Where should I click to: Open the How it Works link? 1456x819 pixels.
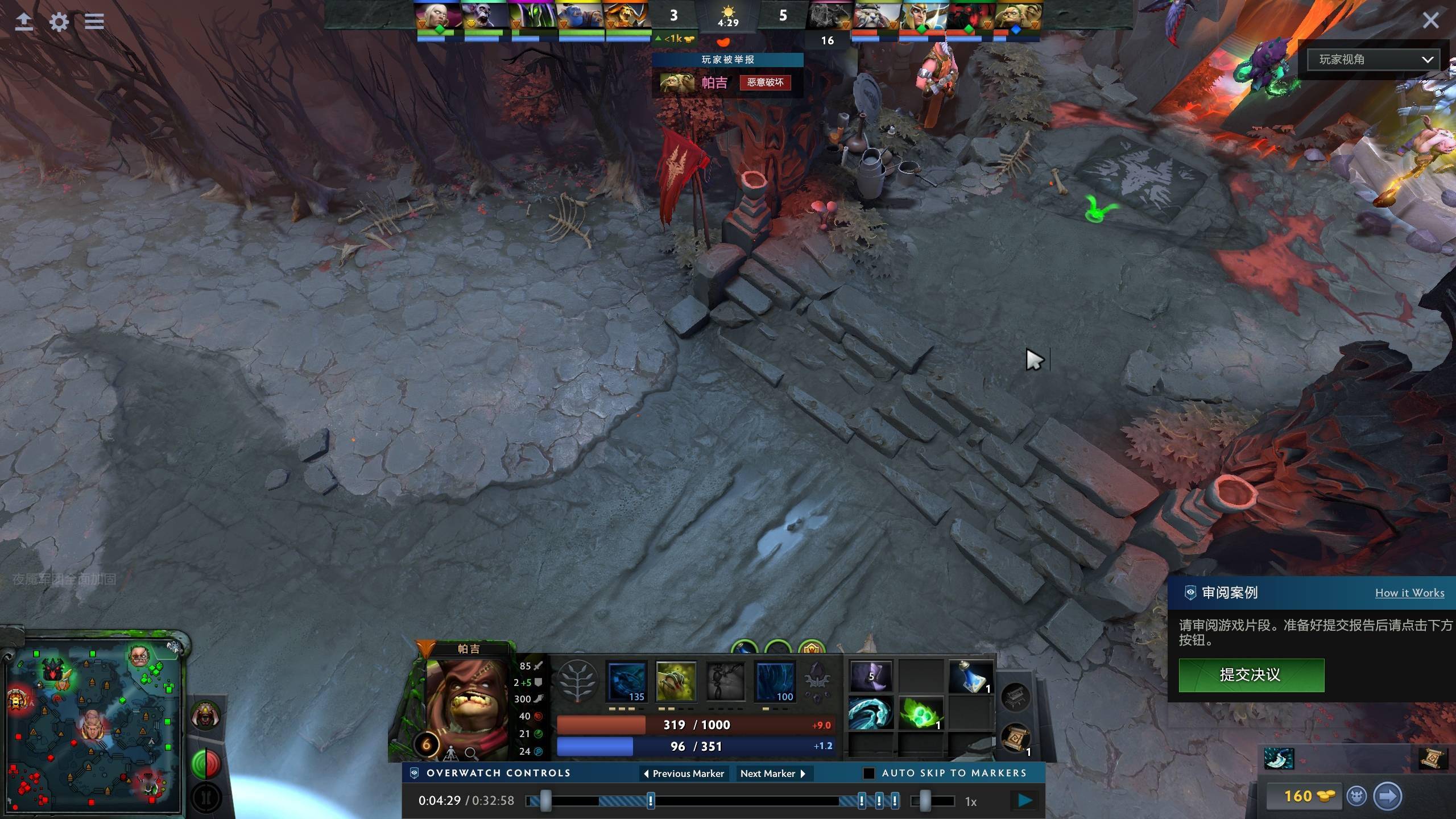click(x=1409, y=593)
